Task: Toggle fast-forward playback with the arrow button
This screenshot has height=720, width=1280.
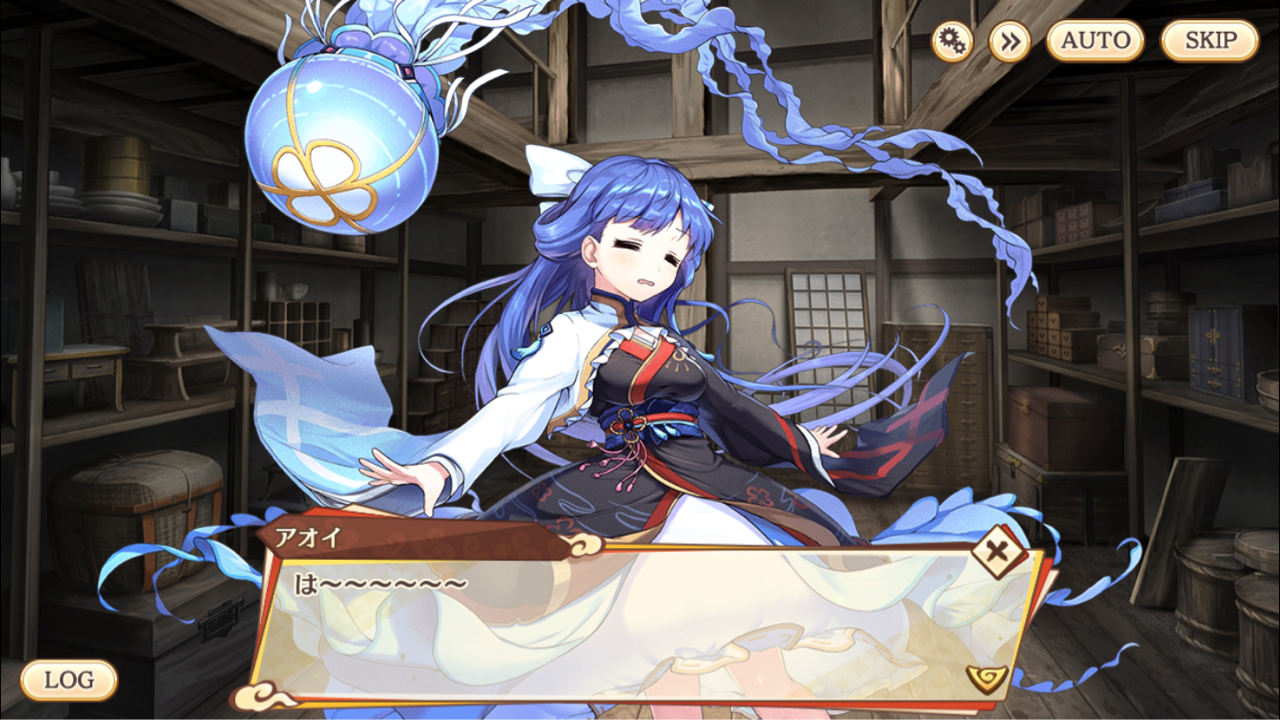Action: click(1010, 40)
